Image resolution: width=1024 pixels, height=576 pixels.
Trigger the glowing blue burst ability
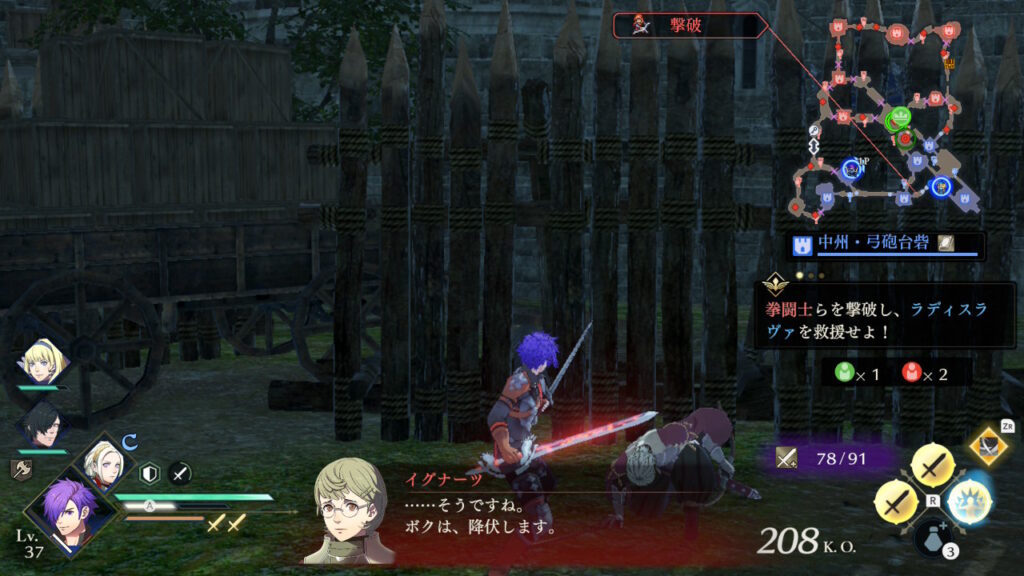969,501
